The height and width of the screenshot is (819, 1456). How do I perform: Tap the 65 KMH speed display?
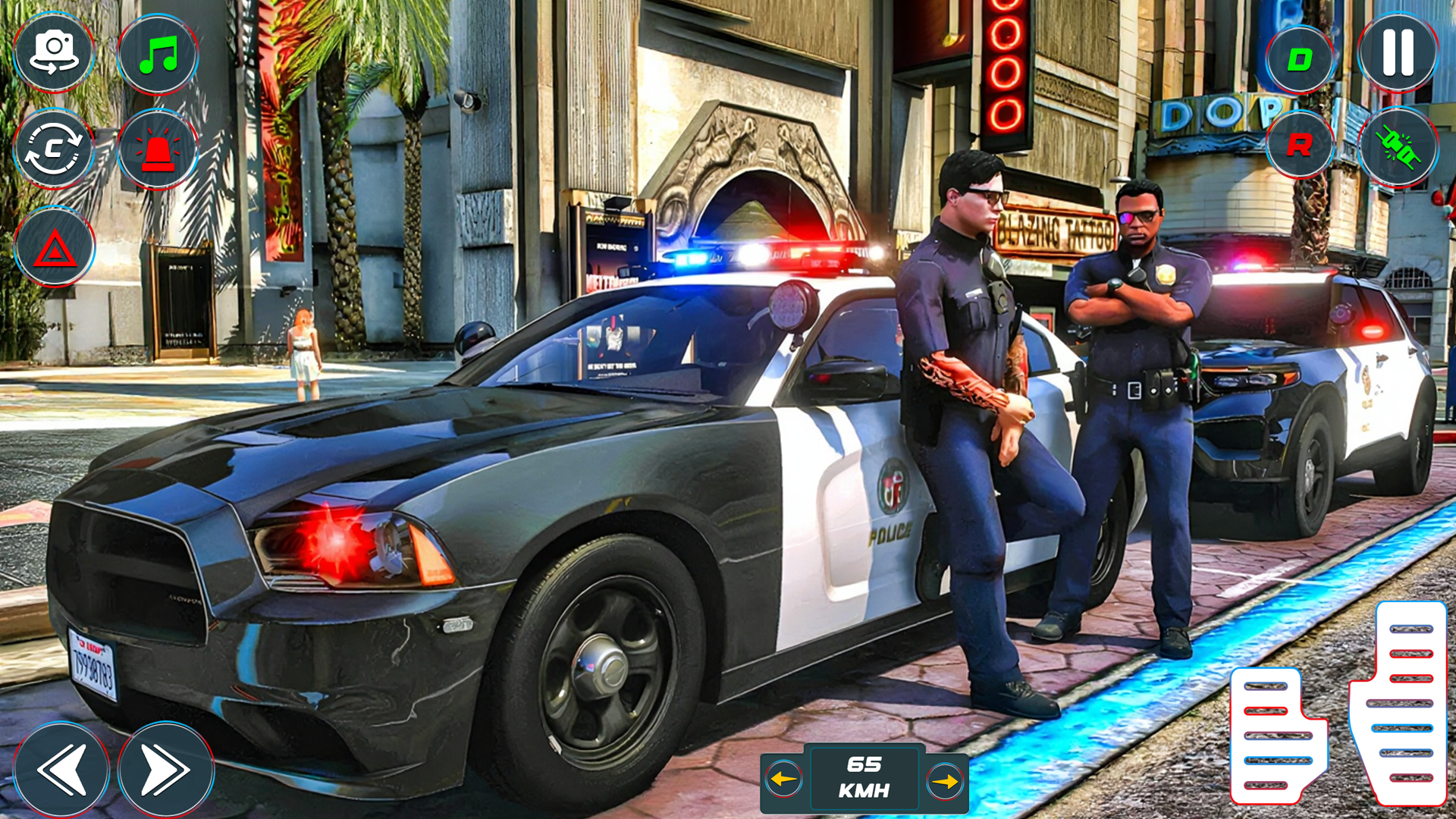[x=864, y=780]
